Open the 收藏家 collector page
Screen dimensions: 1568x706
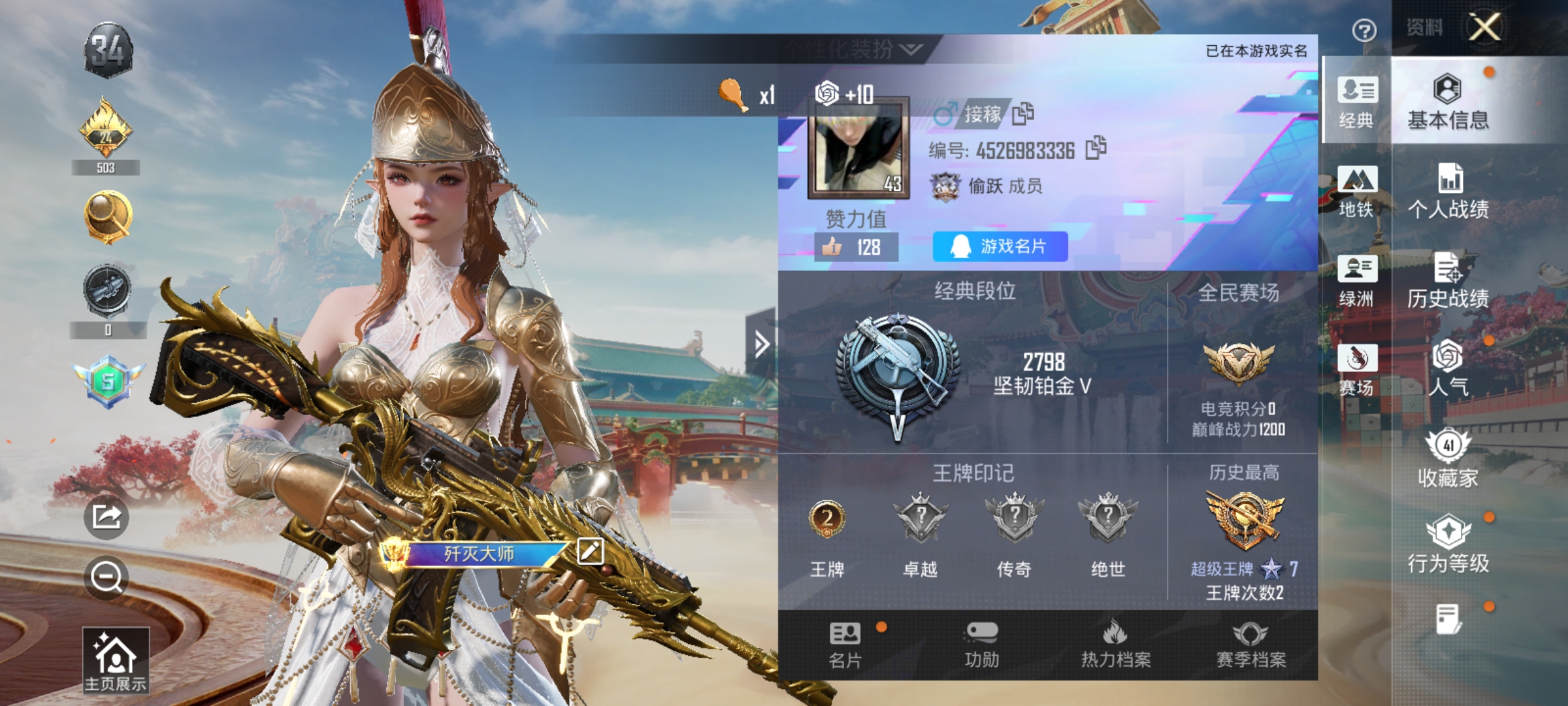1463,458
